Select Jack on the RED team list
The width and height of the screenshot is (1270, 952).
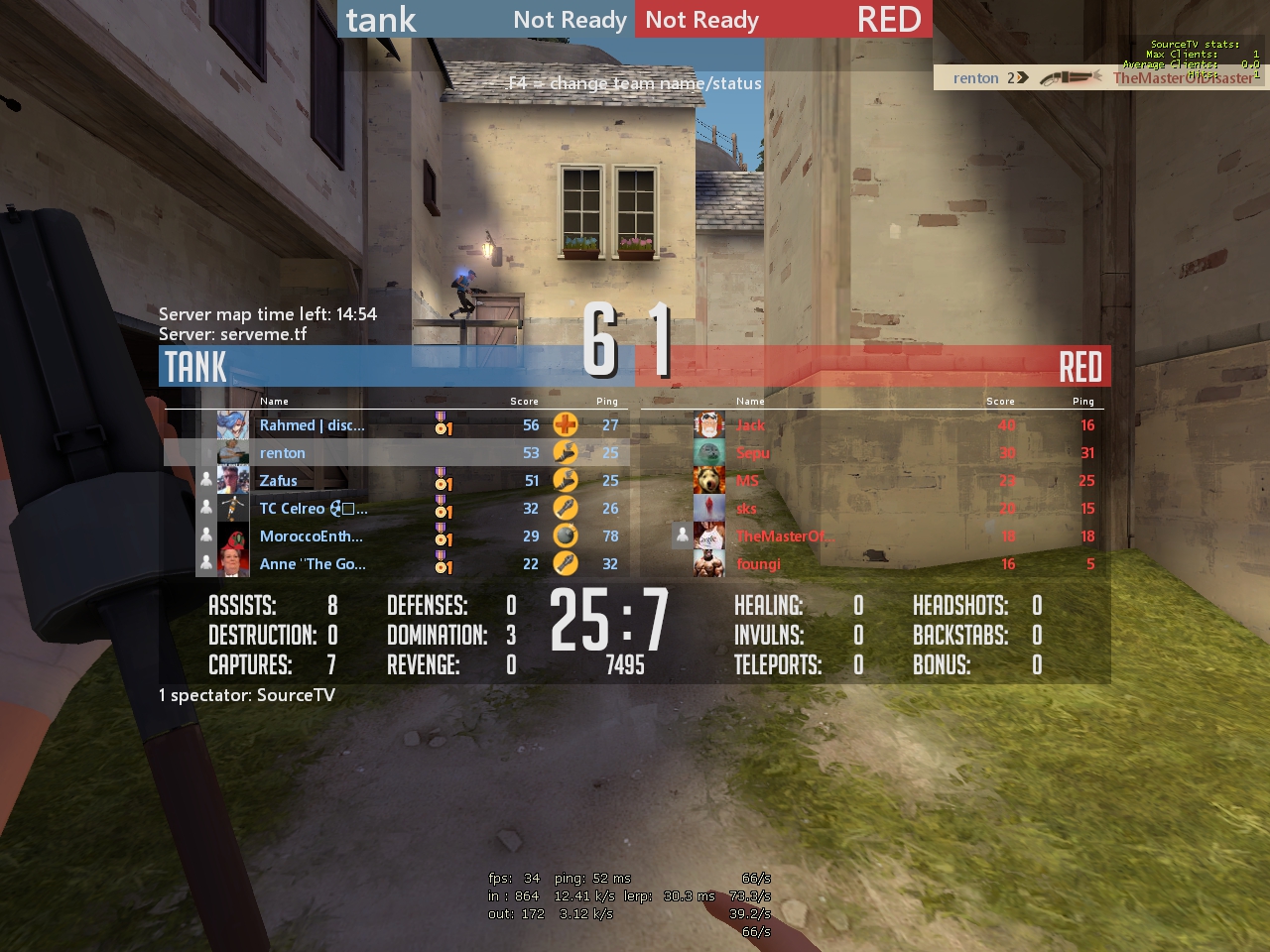click(751, 425)
